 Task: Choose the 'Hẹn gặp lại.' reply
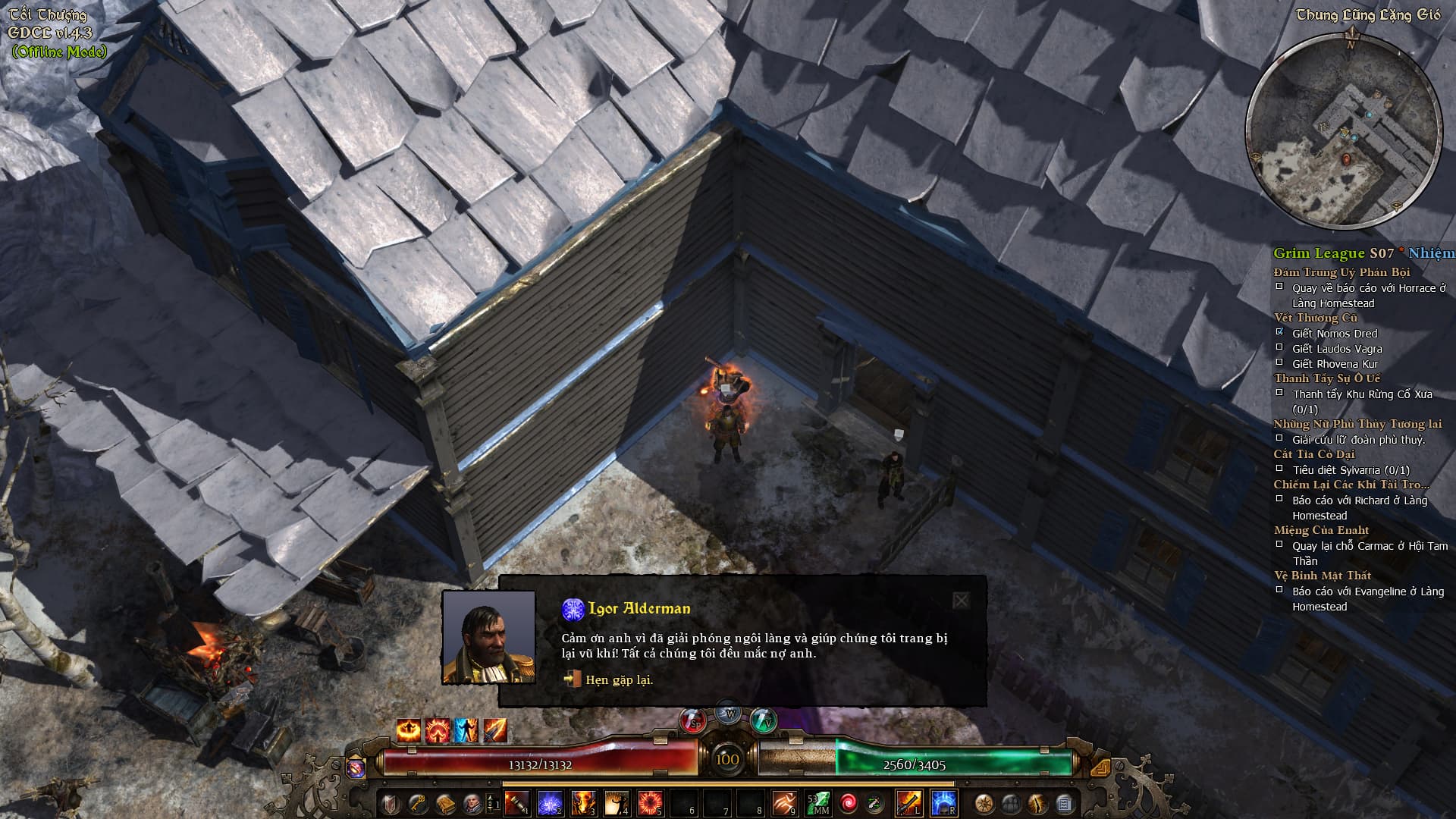618,680
